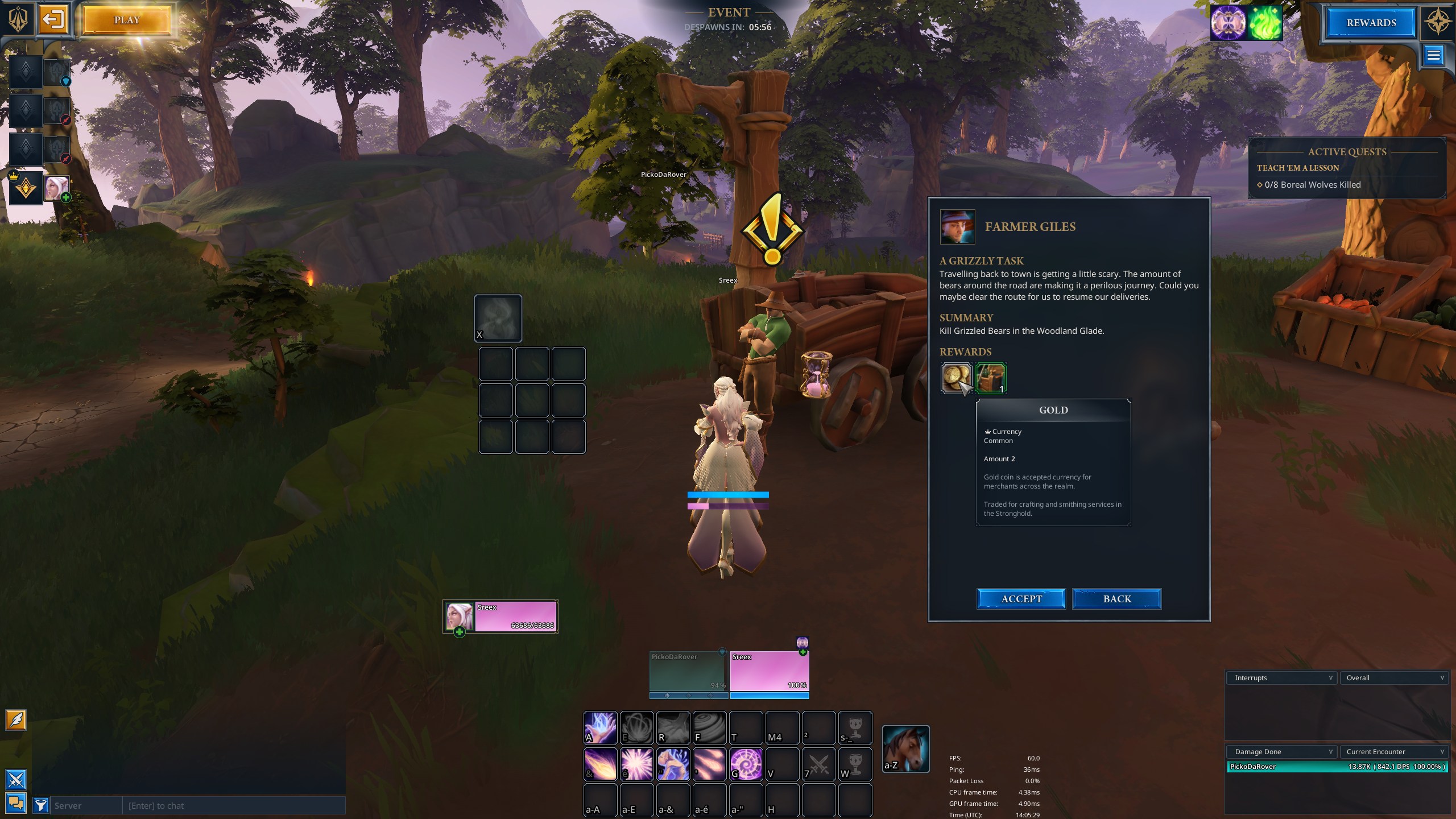The width and height of the screenshot is (1456, 819).
Task: Select the green chest reward icon
Action: [x=991, y=378]
